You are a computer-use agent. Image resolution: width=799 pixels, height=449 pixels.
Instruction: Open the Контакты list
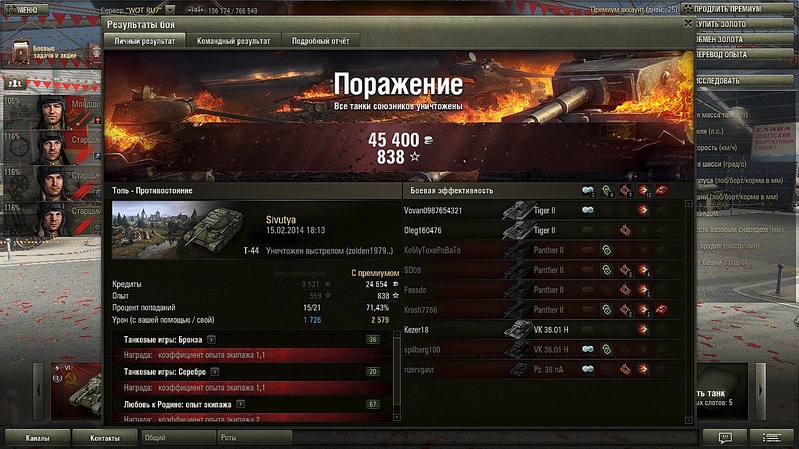click(x=104, y=438)
